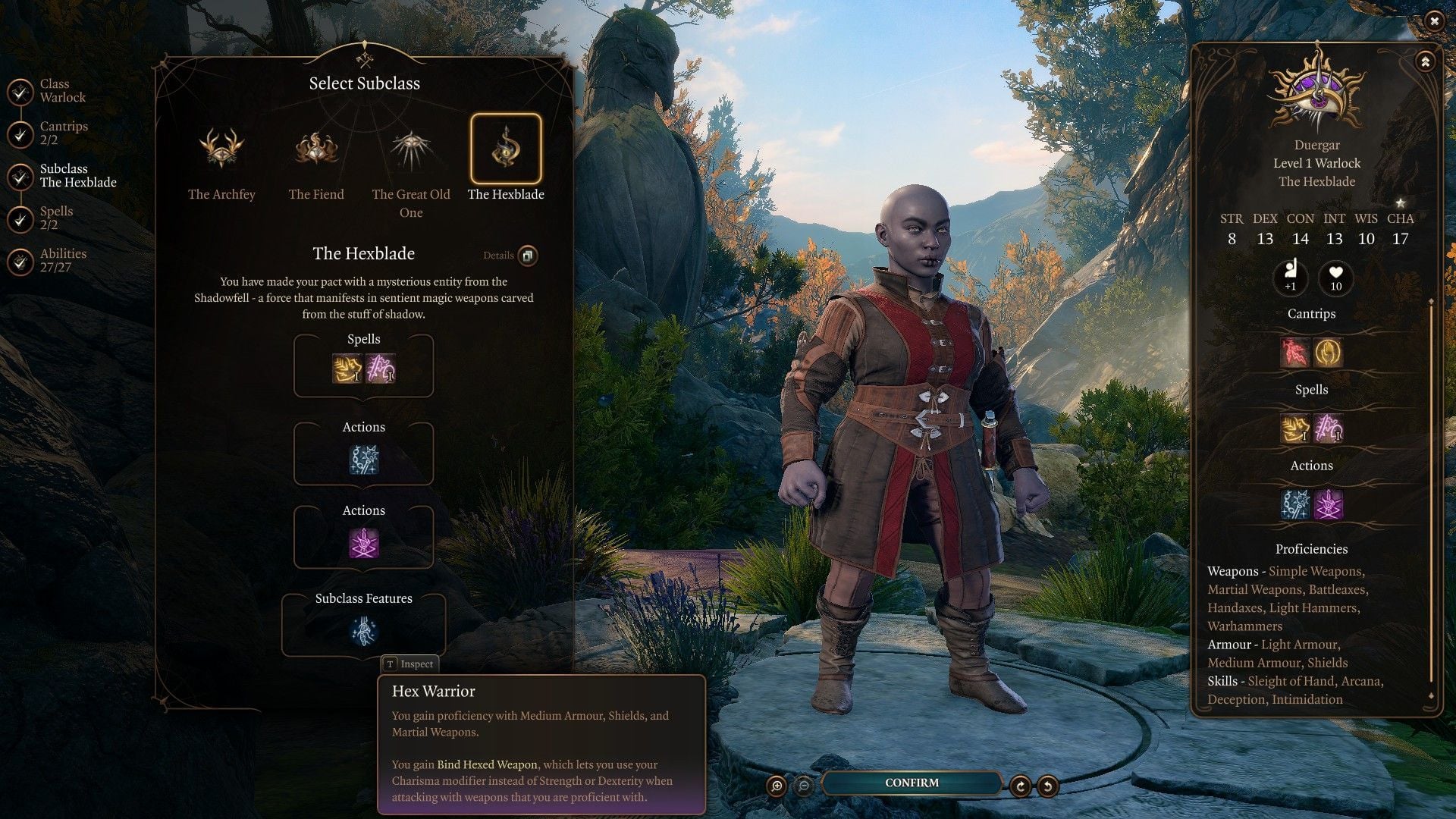Select The Fiend subclass
The height and width of the screenshot is (819, 1456).
coord(316,149)
